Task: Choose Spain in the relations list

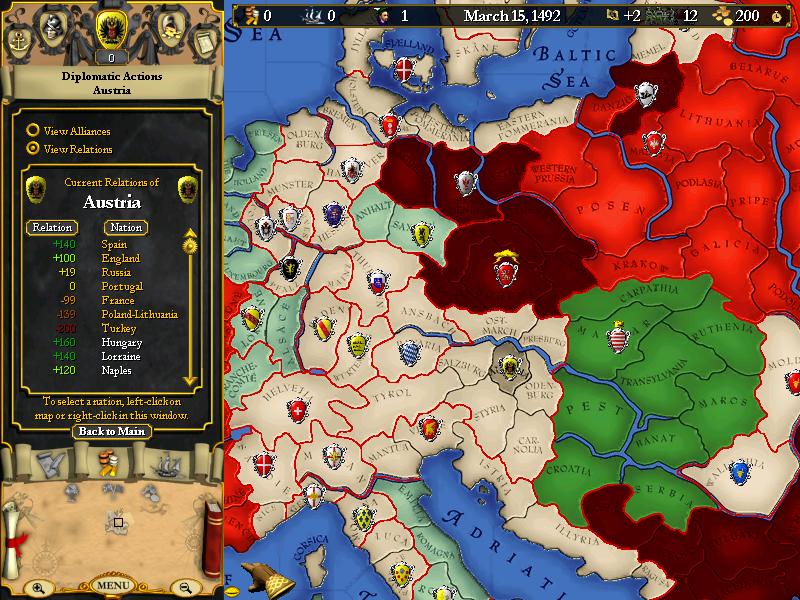Action: 113,244
